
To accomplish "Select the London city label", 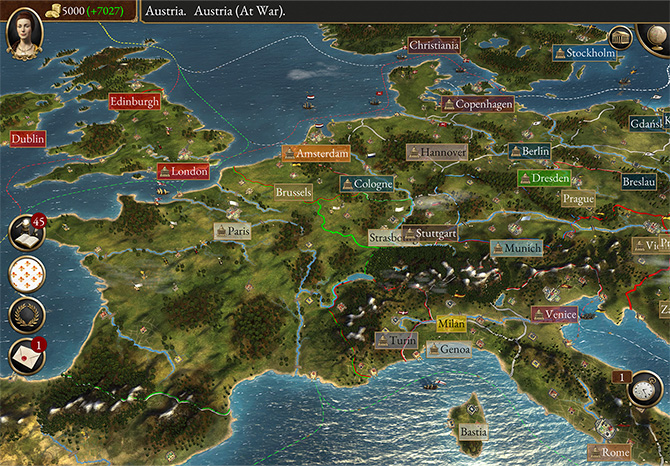I will [183, 171].
